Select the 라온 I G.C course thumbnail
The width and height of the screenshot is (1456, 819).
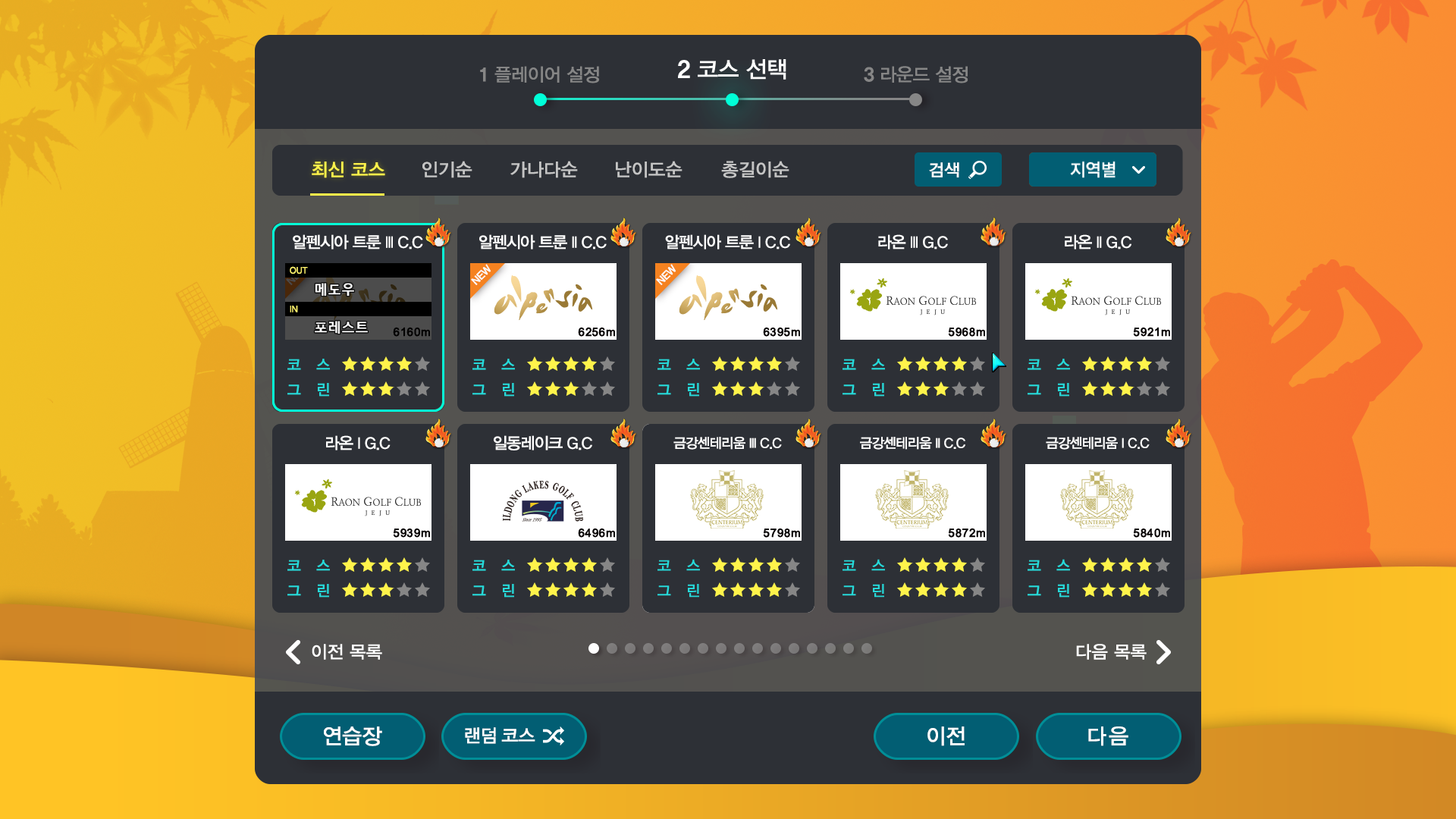pyautogui.click(x=357, y=502)
